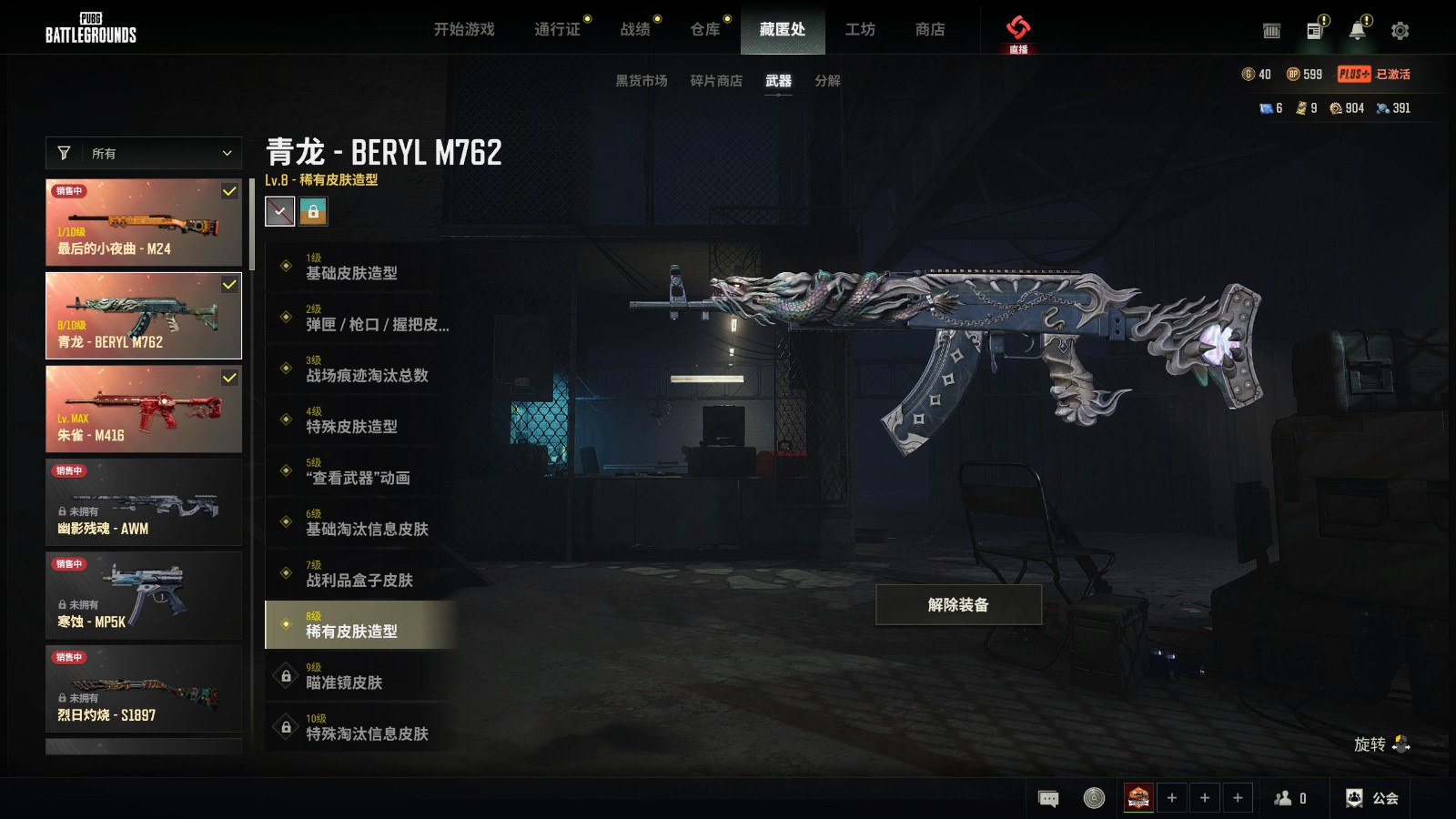Open the 公会 guild panel
The height and width of the screenshot is (819, 1456).
pos(1372,798)
